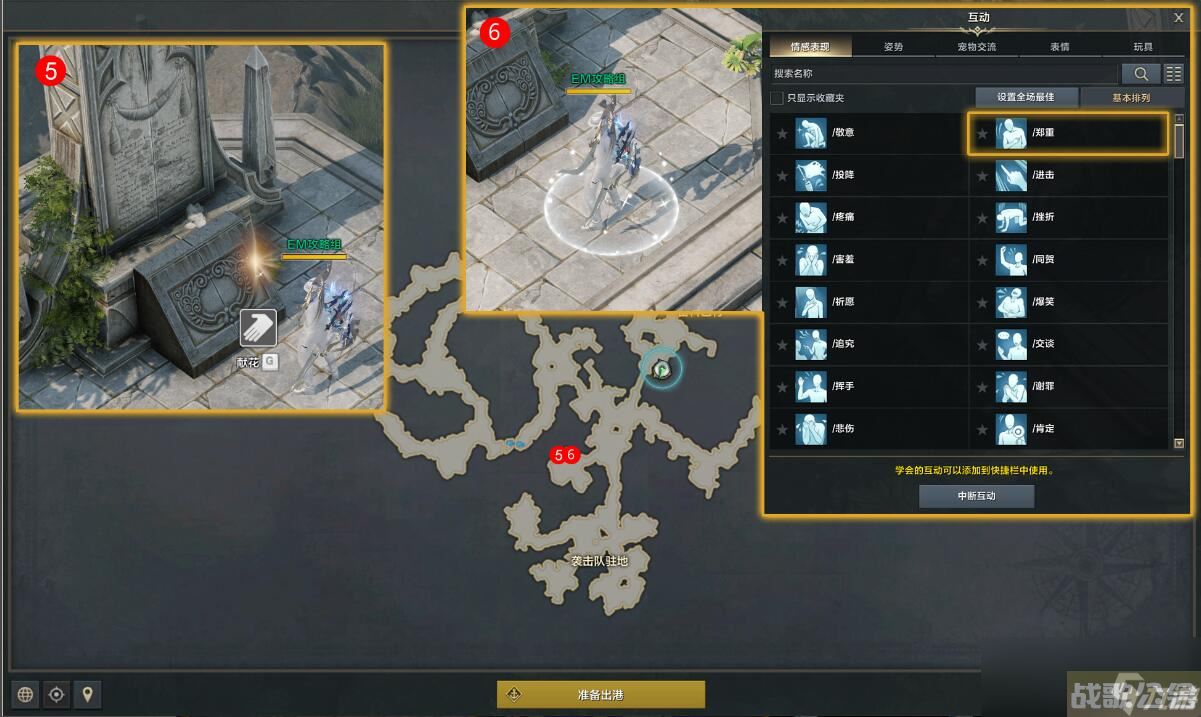Favorite the /进击 emote with its star

coord(982,175)
